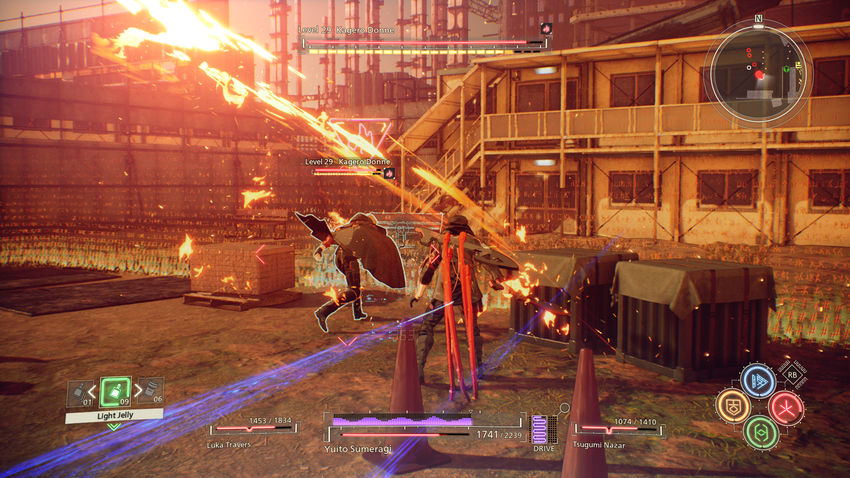Activate the blue triple-triangle SAS ability
850x478 pixels.
758,380
